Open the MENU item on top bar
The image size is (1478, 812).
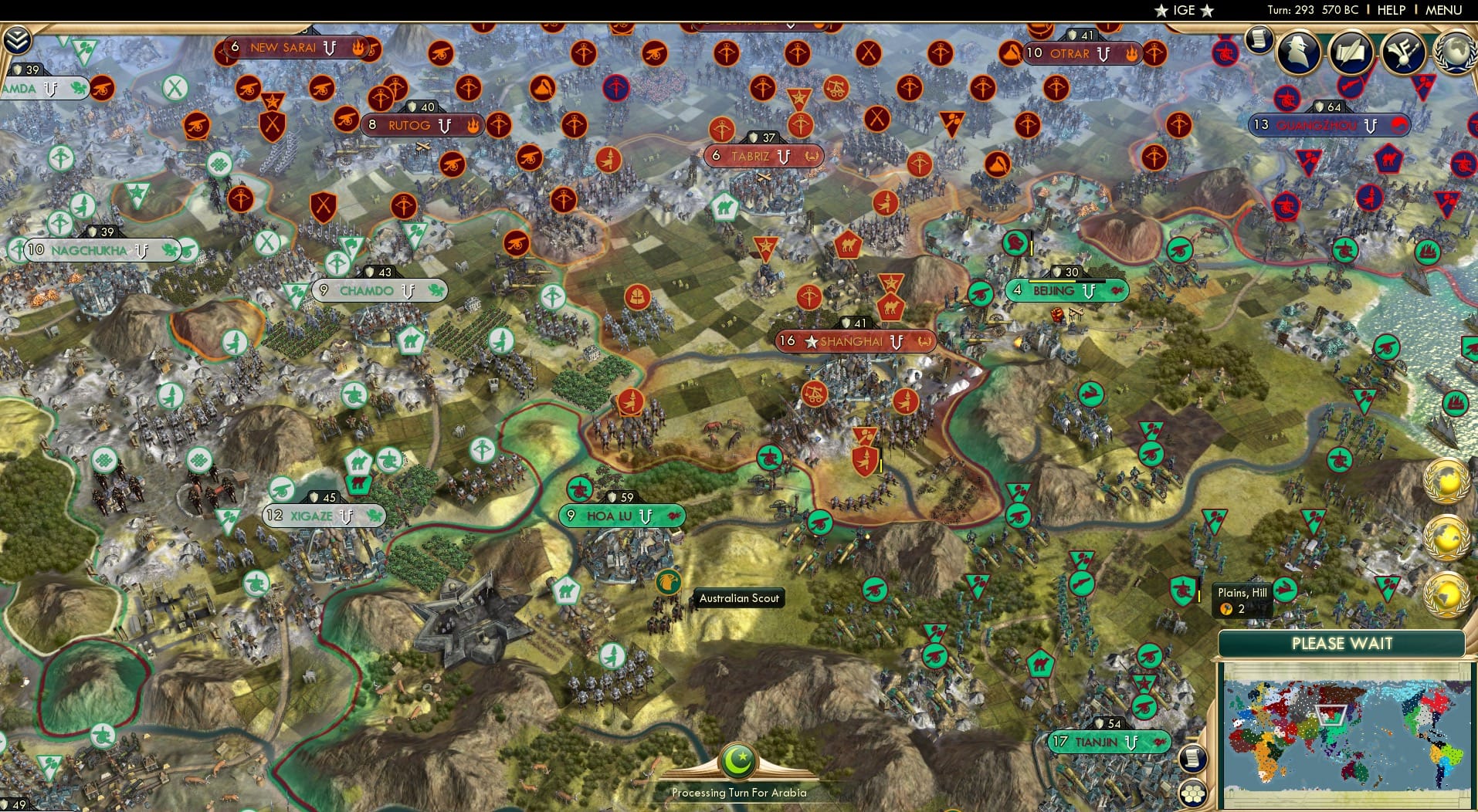pos(1443,10)
